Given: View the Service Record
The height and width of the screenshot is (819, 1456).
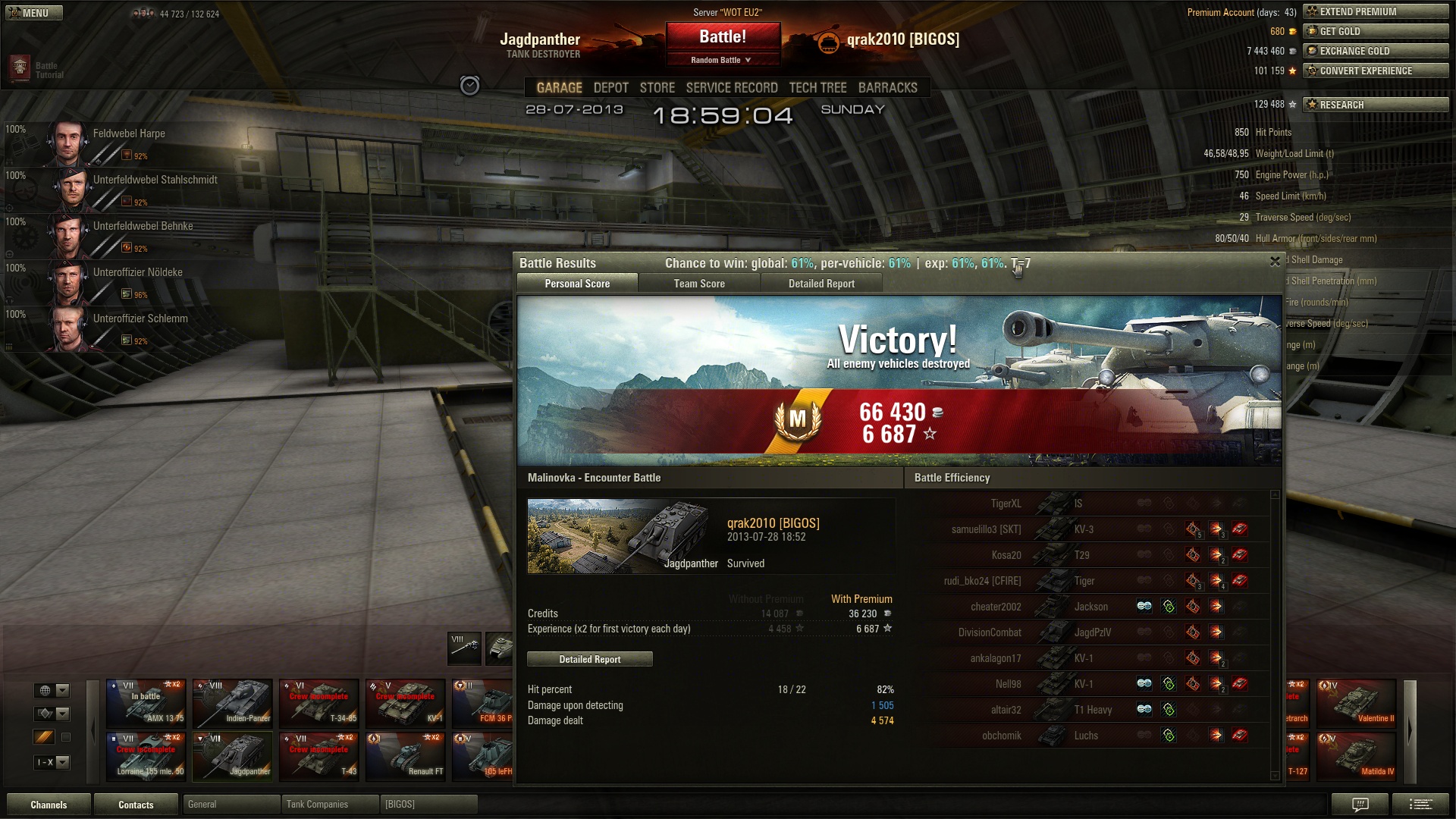Looking at the screenshot, I should pos(731,88).
